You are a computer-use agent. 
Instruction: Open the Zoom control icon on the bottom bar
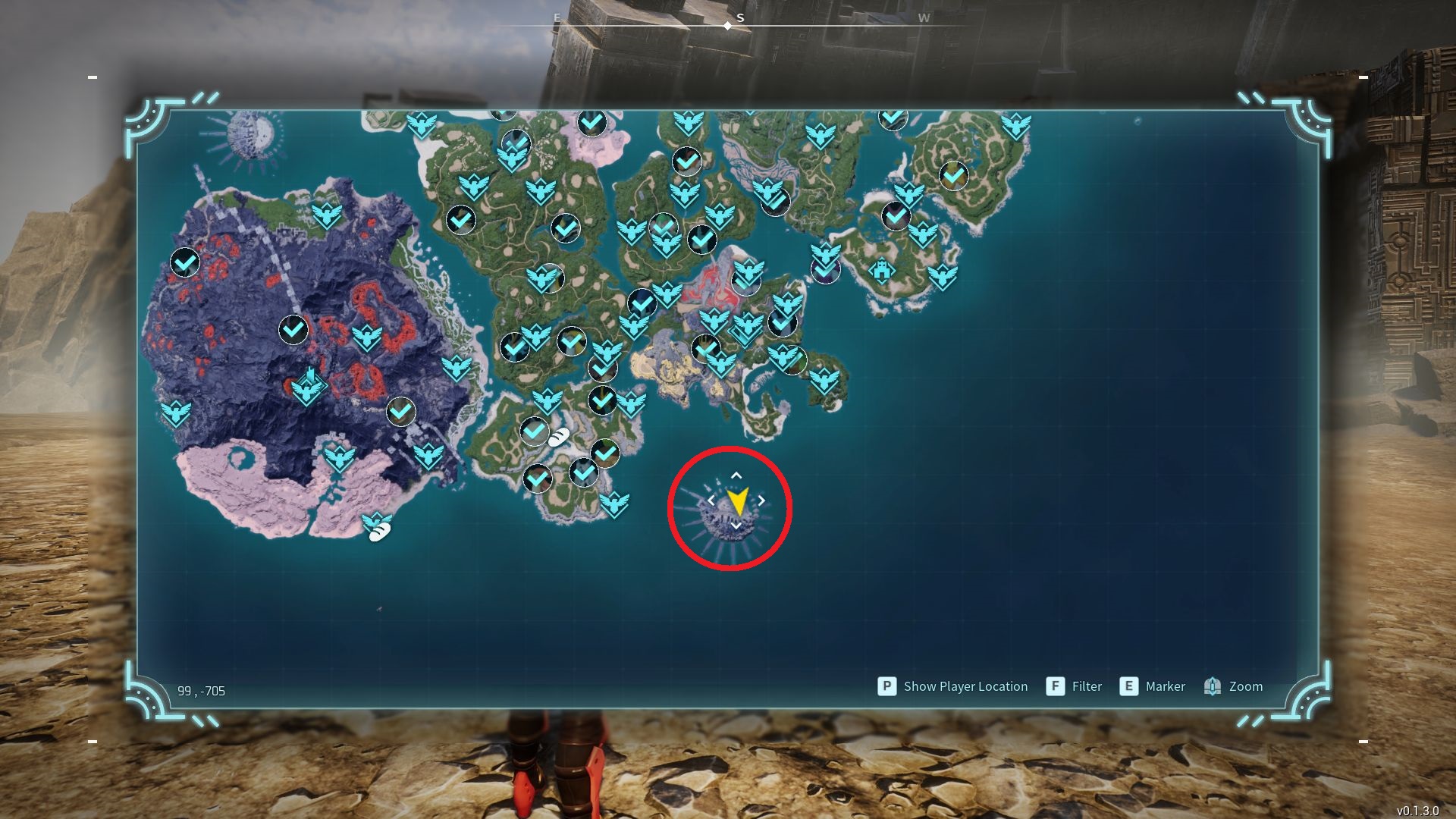coord(1213,686)
